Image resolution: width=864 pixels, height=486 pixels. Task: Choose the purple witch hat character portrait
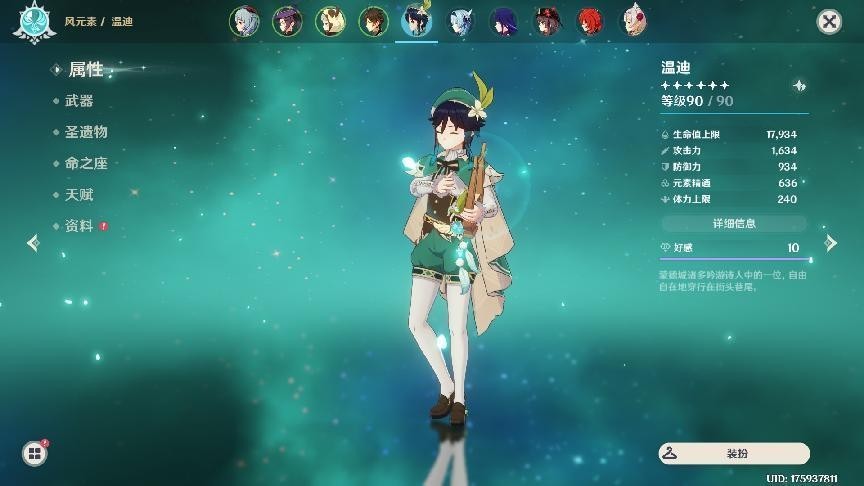[287, 21]
